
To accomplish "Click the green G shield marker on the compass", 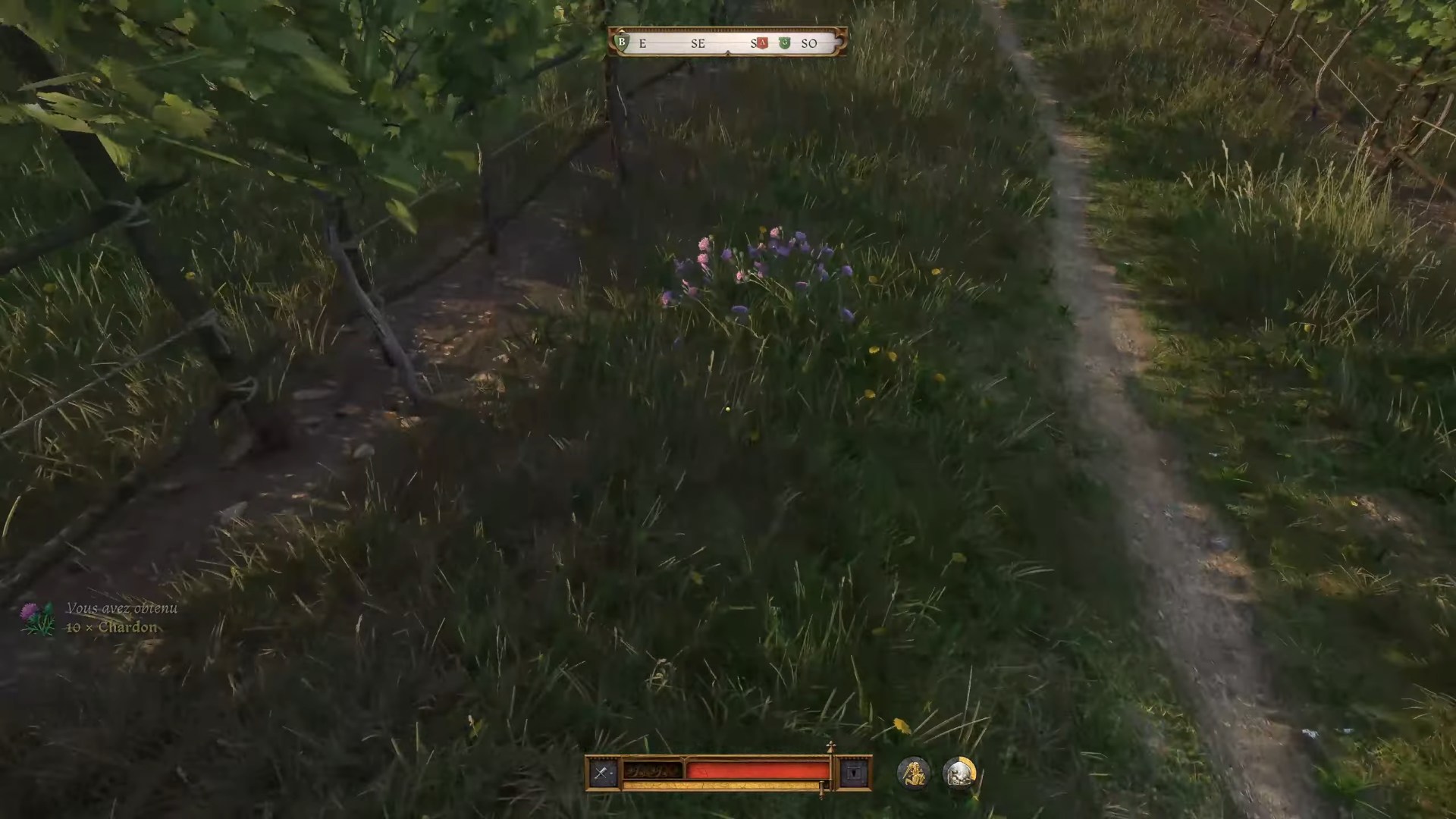I will [x=785, y=42].
